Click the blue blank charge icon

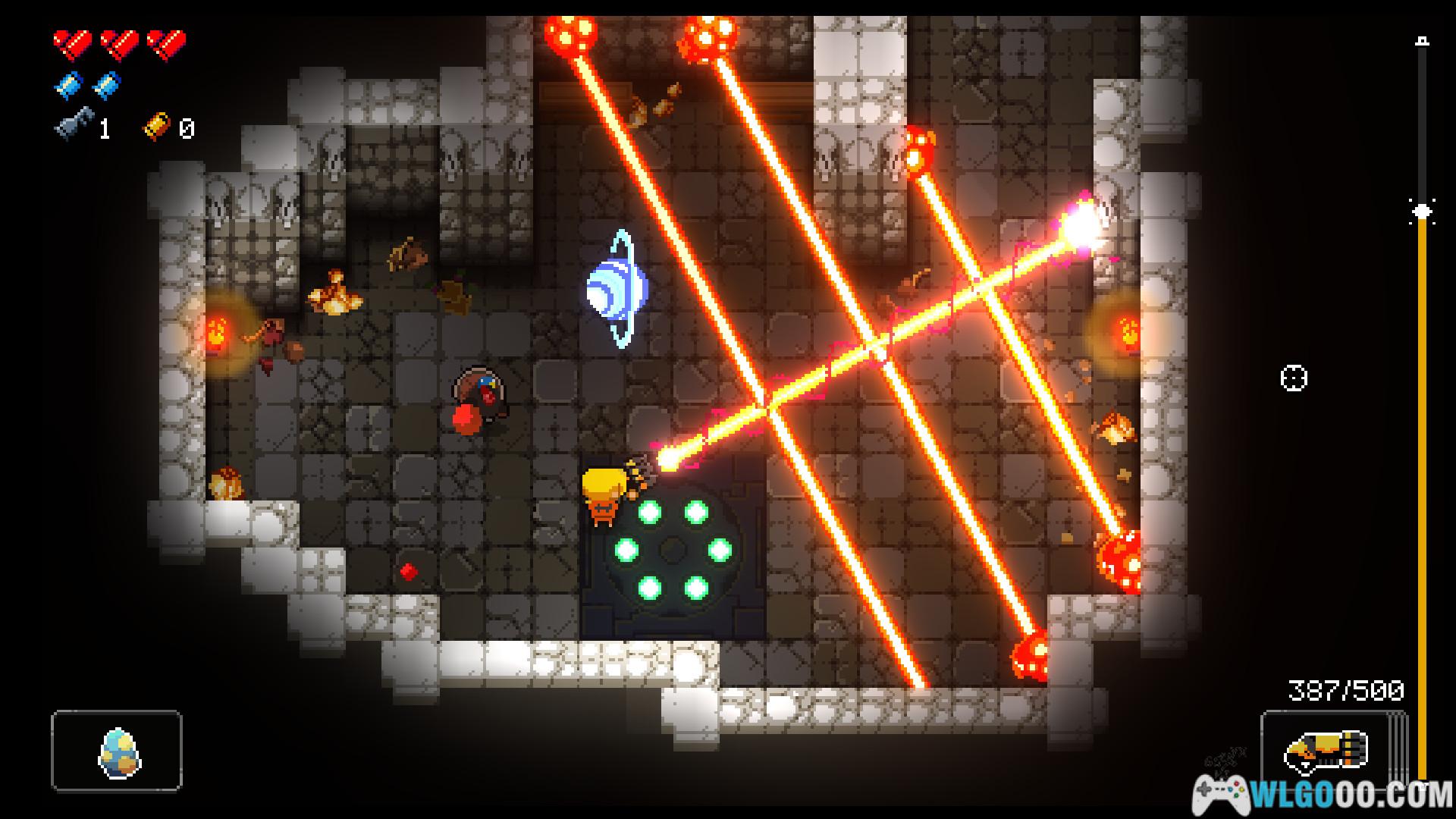coord(69,85)
